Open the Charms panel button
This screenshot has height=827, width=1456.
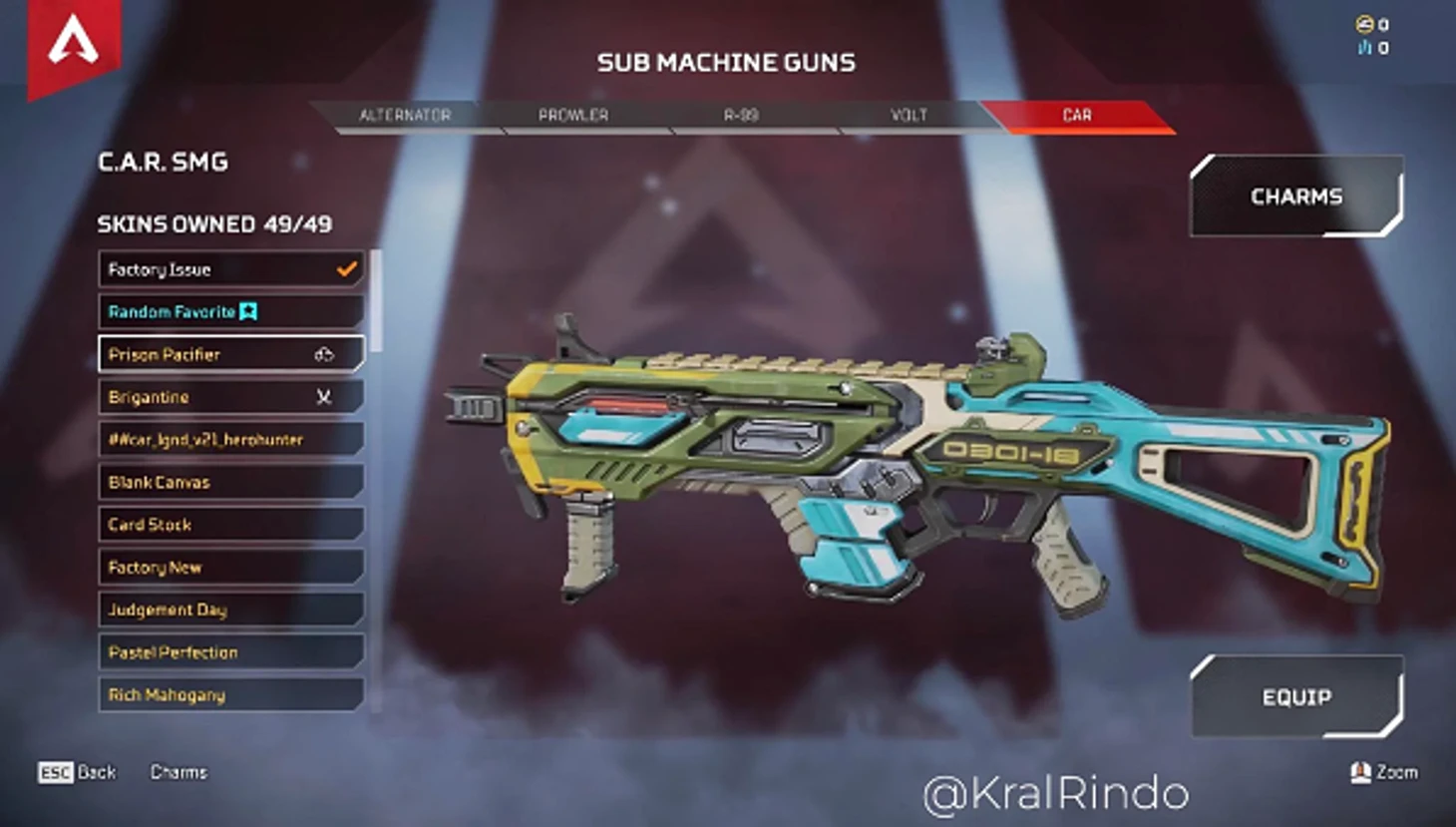[1296, 197]
